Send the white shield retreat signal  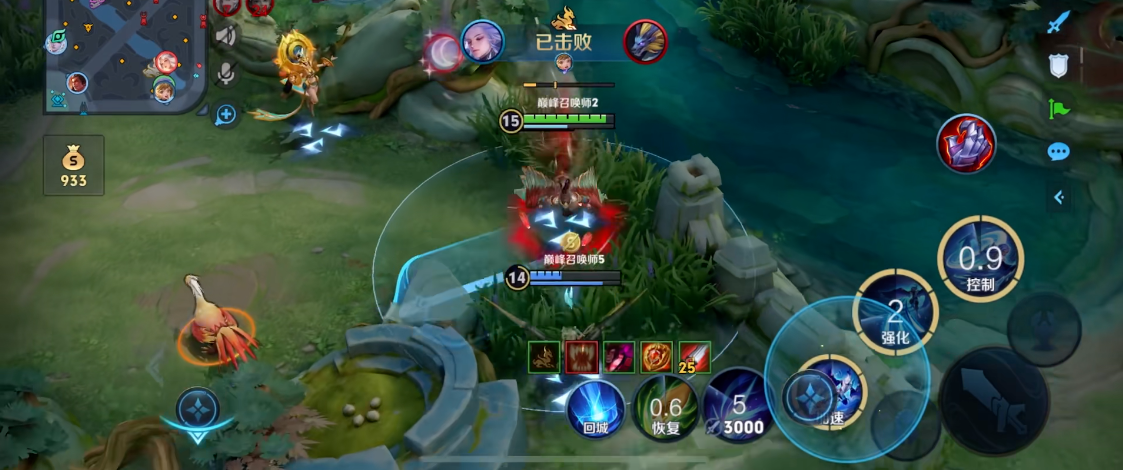point(1058,66)
